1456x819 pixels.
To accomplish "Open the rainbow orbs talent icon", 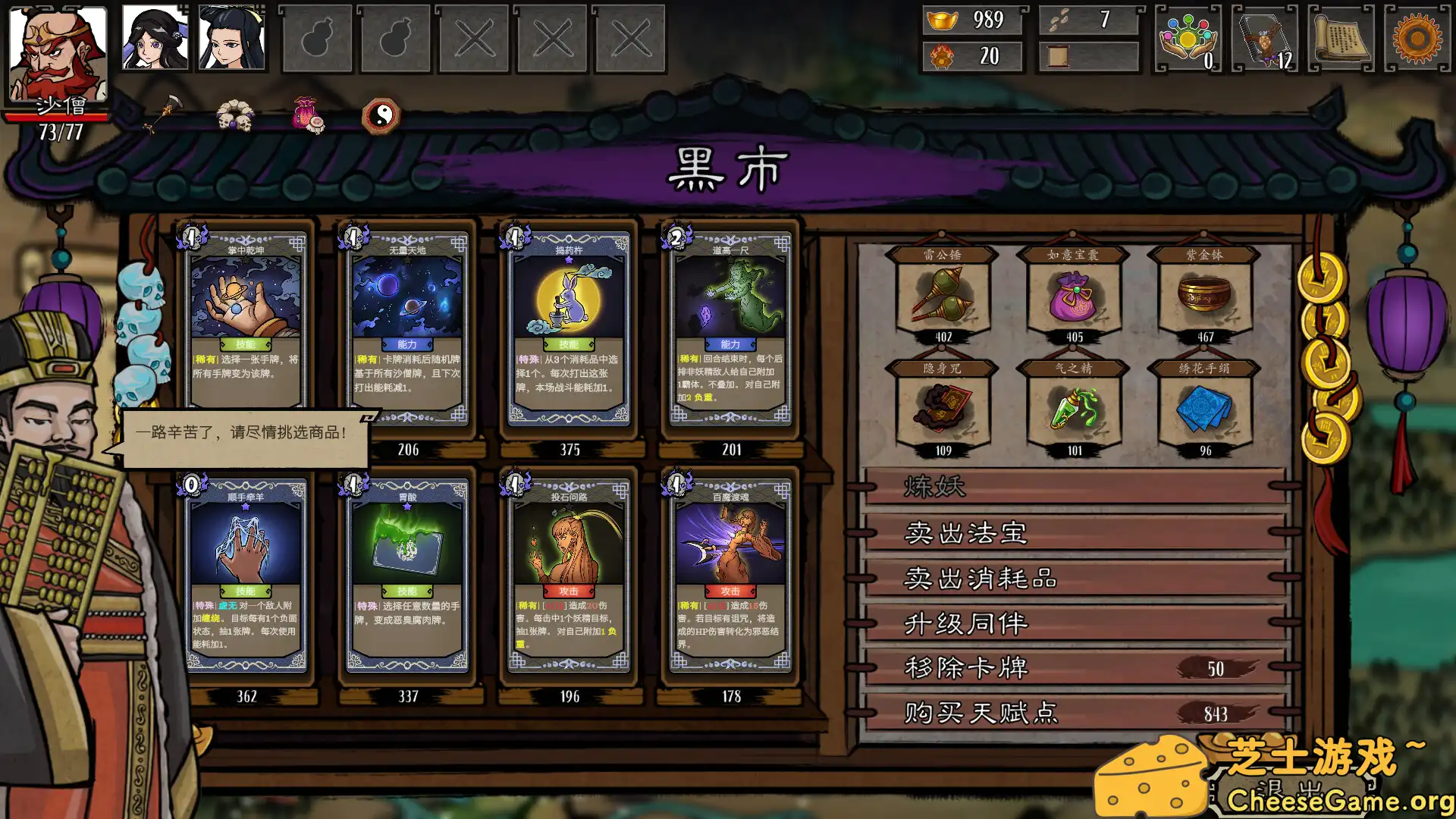I will 1186,36.
